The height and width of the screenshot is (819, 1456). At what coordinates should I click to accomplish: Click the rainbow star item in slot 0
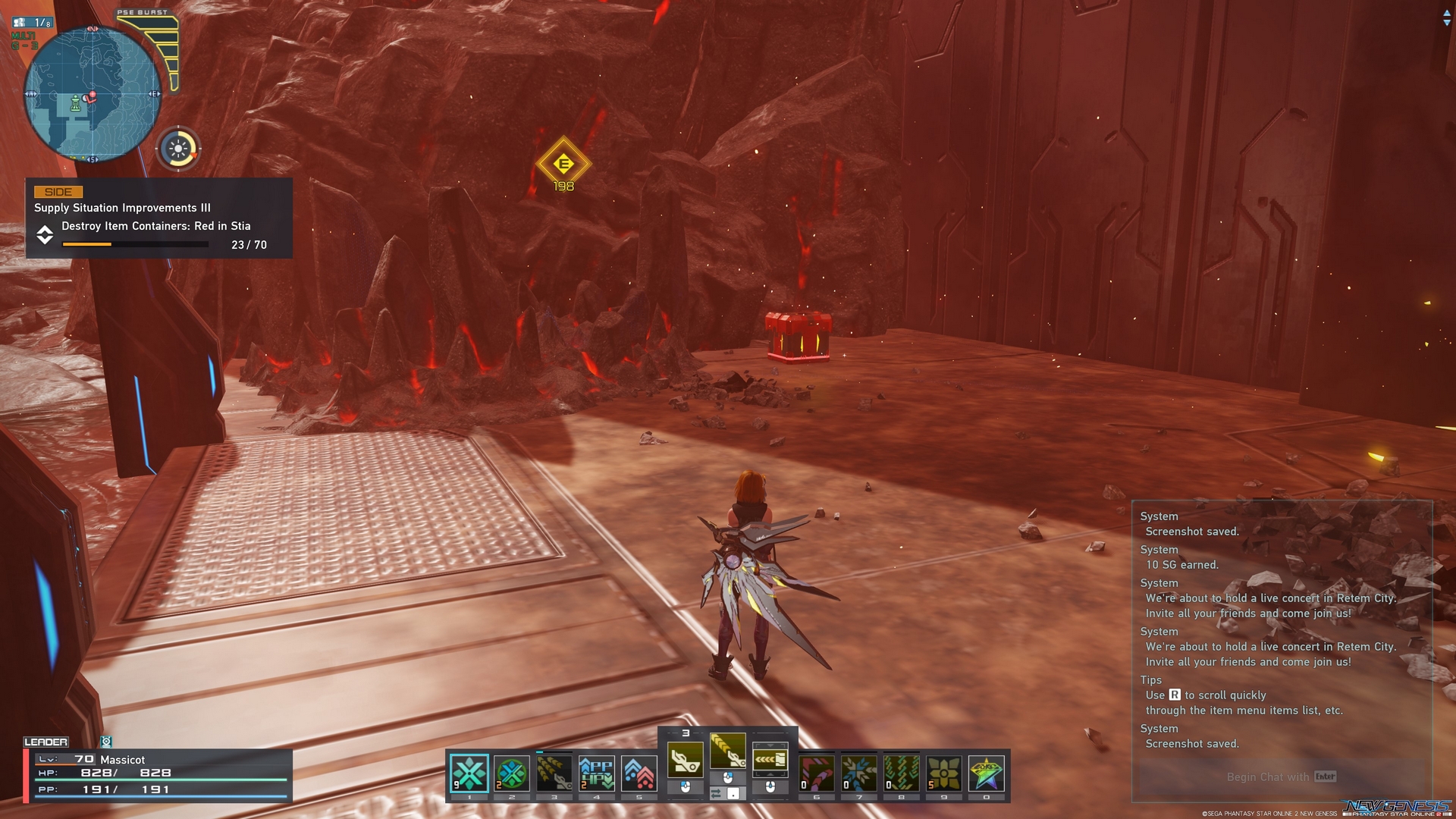[986, 773]
